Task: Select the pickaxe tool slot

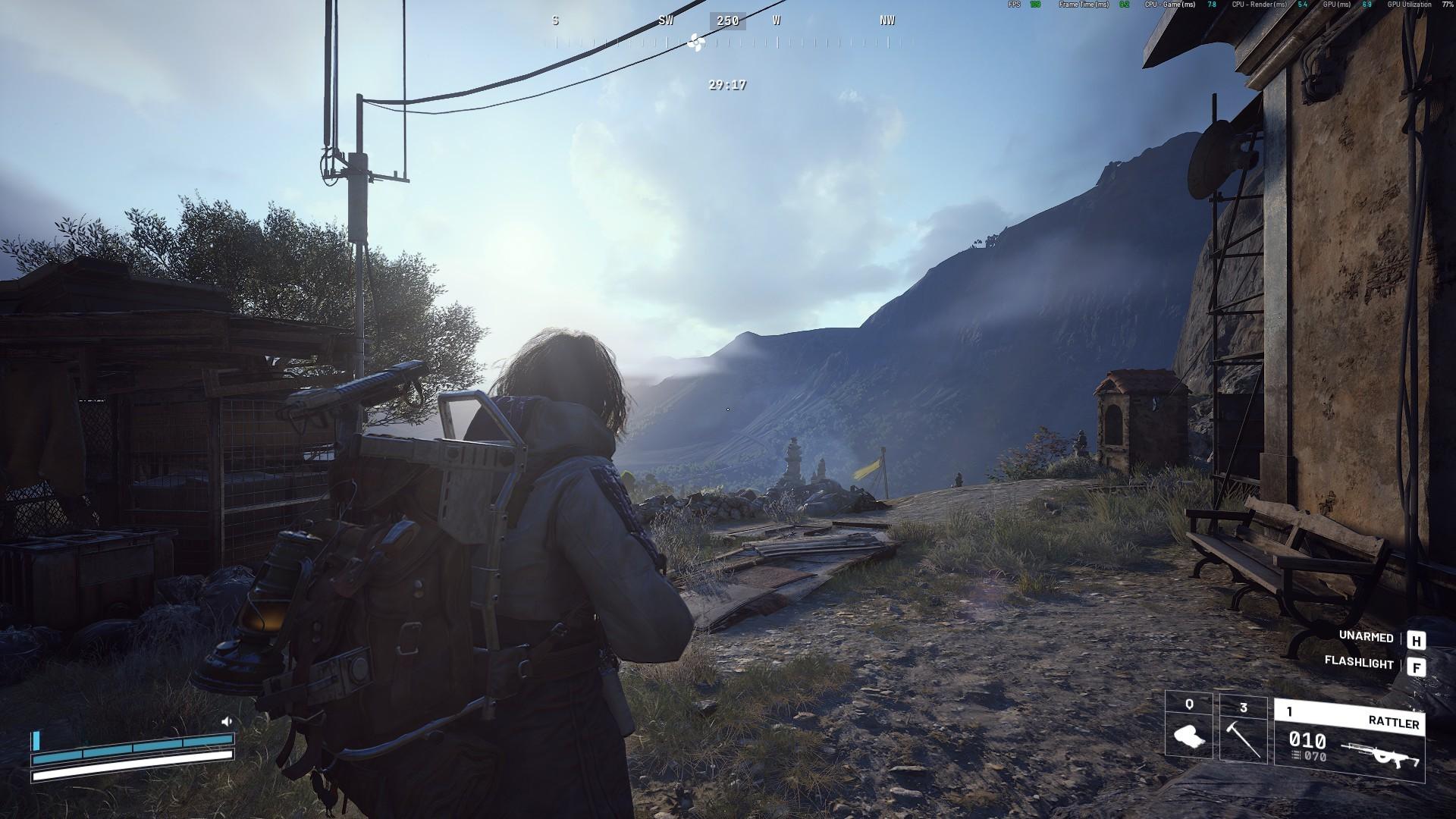Action: (x=1243, y=729)
